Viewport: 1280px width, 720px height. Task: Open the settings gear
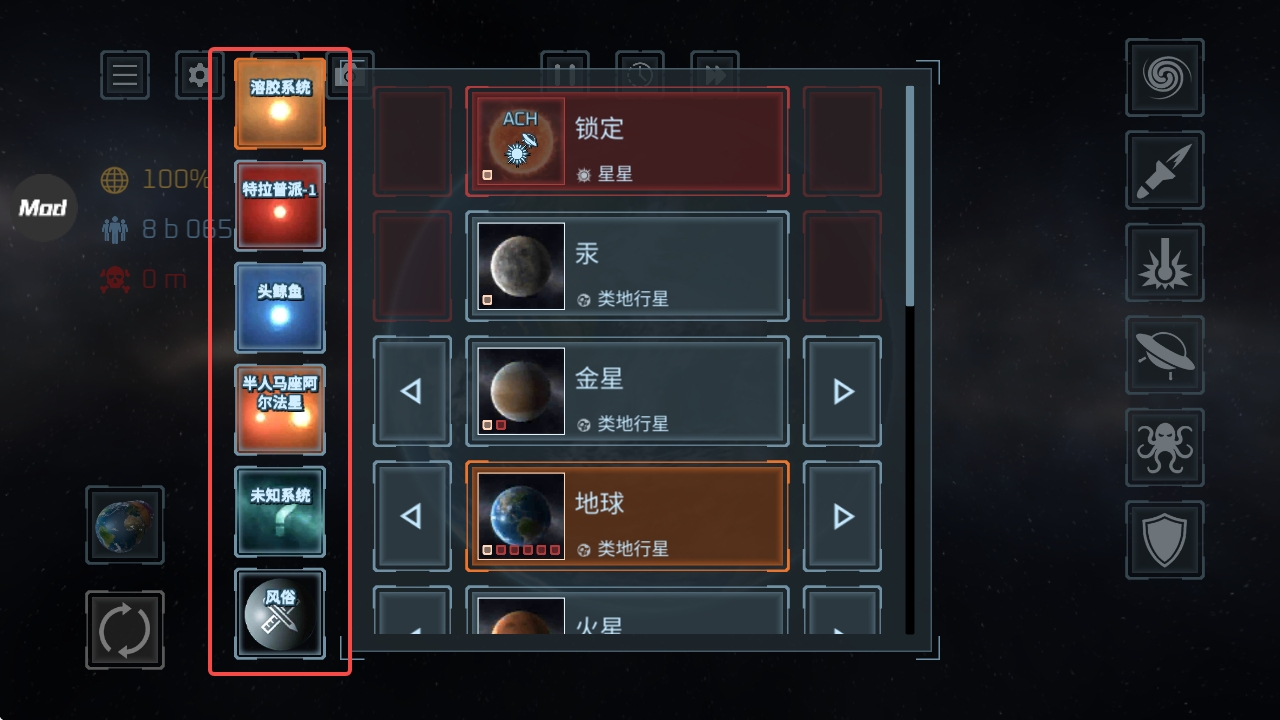tap(199, 75)
